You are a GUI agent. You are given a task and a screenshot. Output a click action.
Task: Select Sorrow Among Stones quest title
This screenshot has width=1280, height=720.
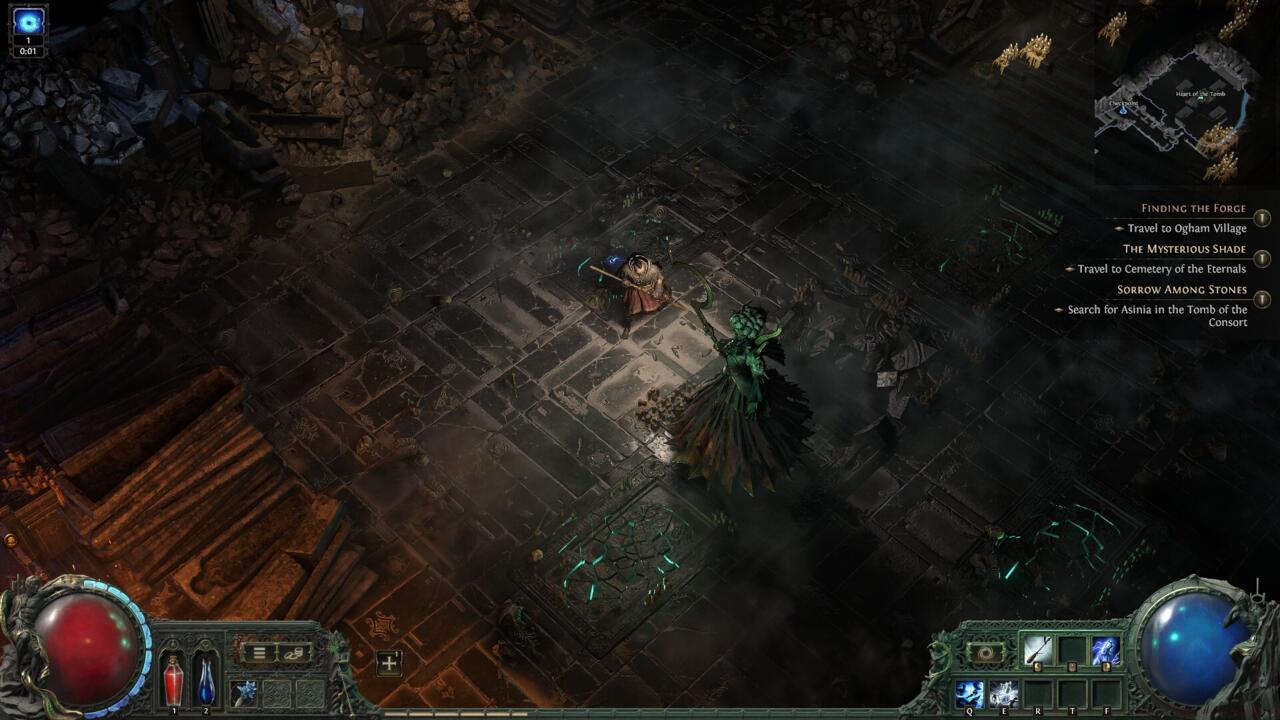(1182, 290)
